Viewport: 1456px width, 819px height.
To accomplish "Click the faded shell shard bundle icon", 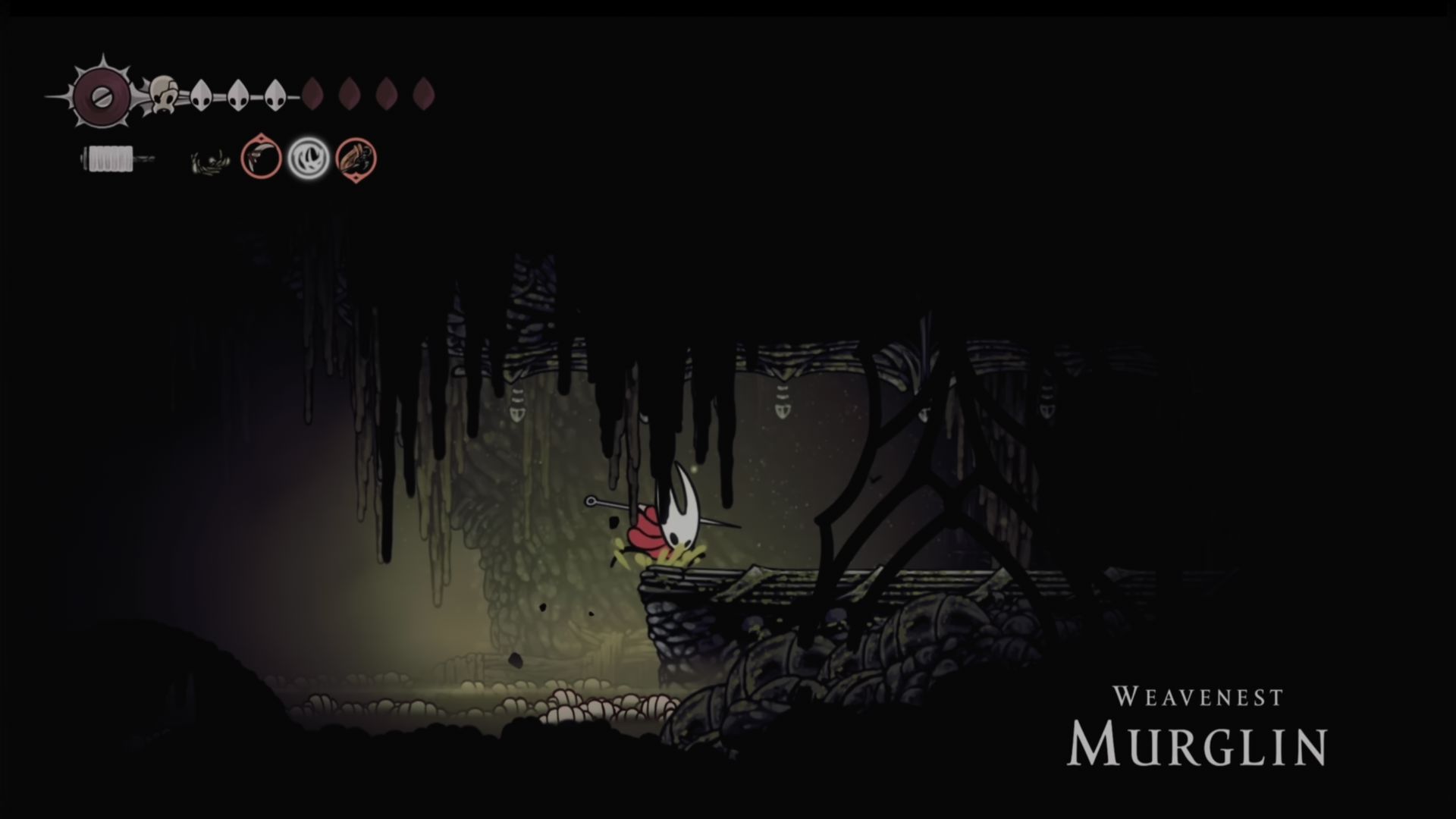I will click(209, 162).
